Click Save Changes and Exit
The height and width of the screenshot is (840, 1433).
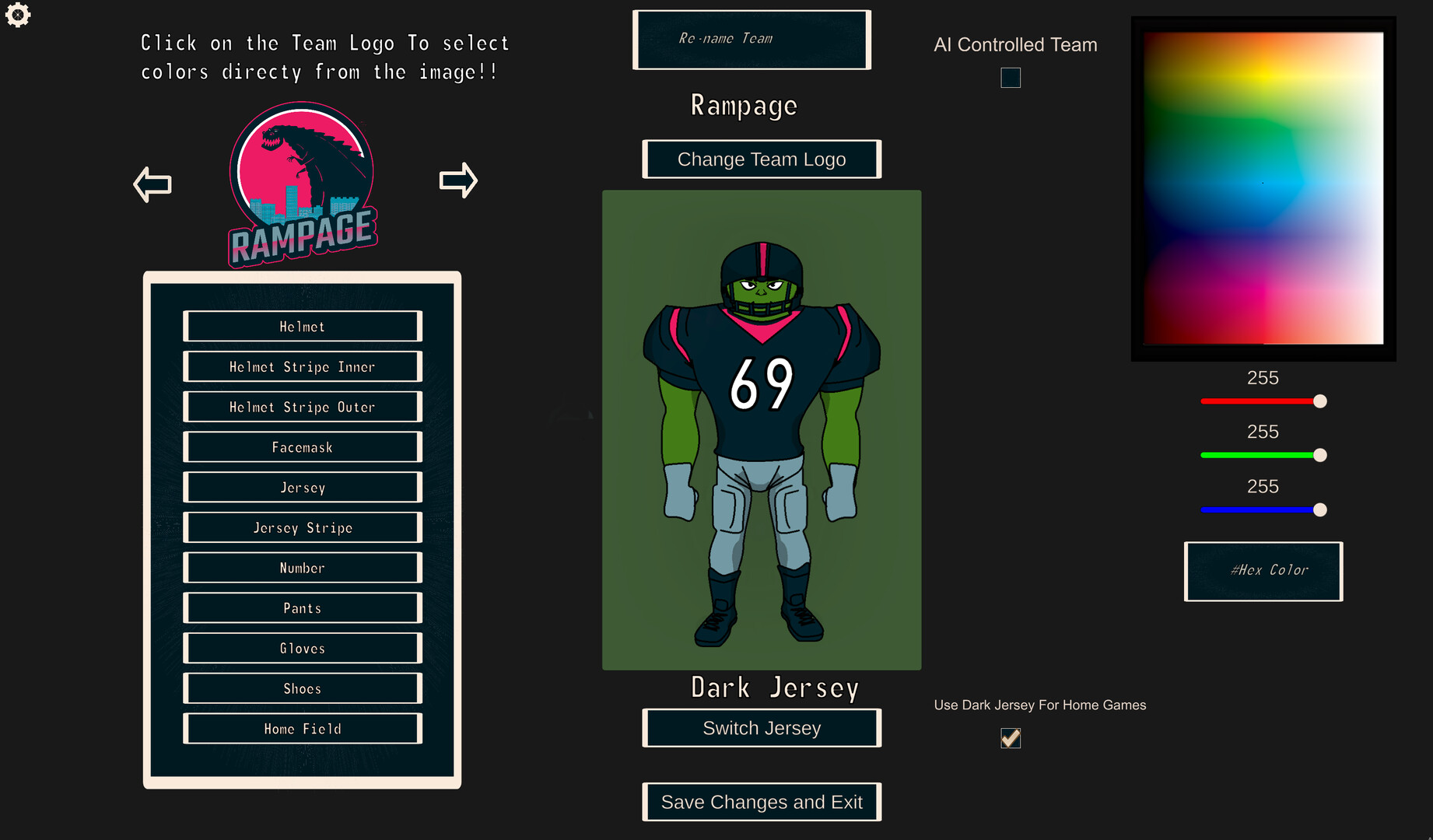point(761,801)
